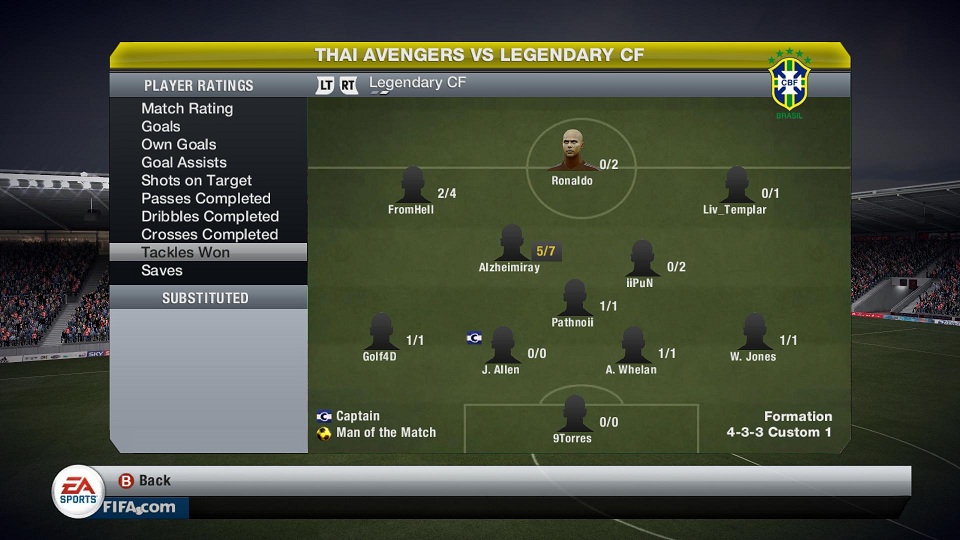960x540 pixels.
Task: Choose Liv_Templar's player marker
Action: (736, 186)
